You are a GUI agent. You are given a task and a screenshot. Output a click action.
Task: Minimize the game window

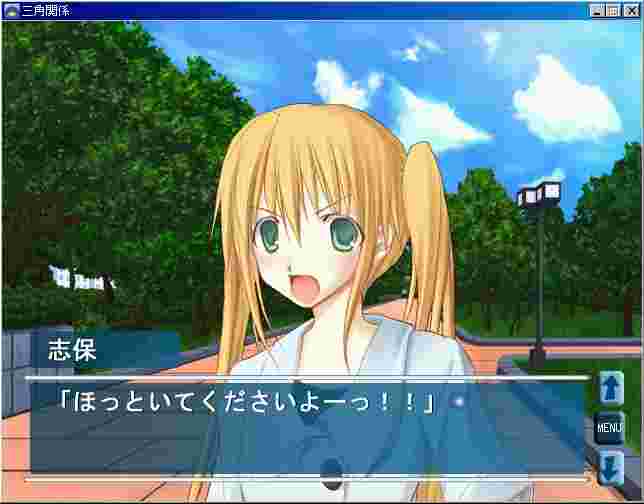point(597,10)
